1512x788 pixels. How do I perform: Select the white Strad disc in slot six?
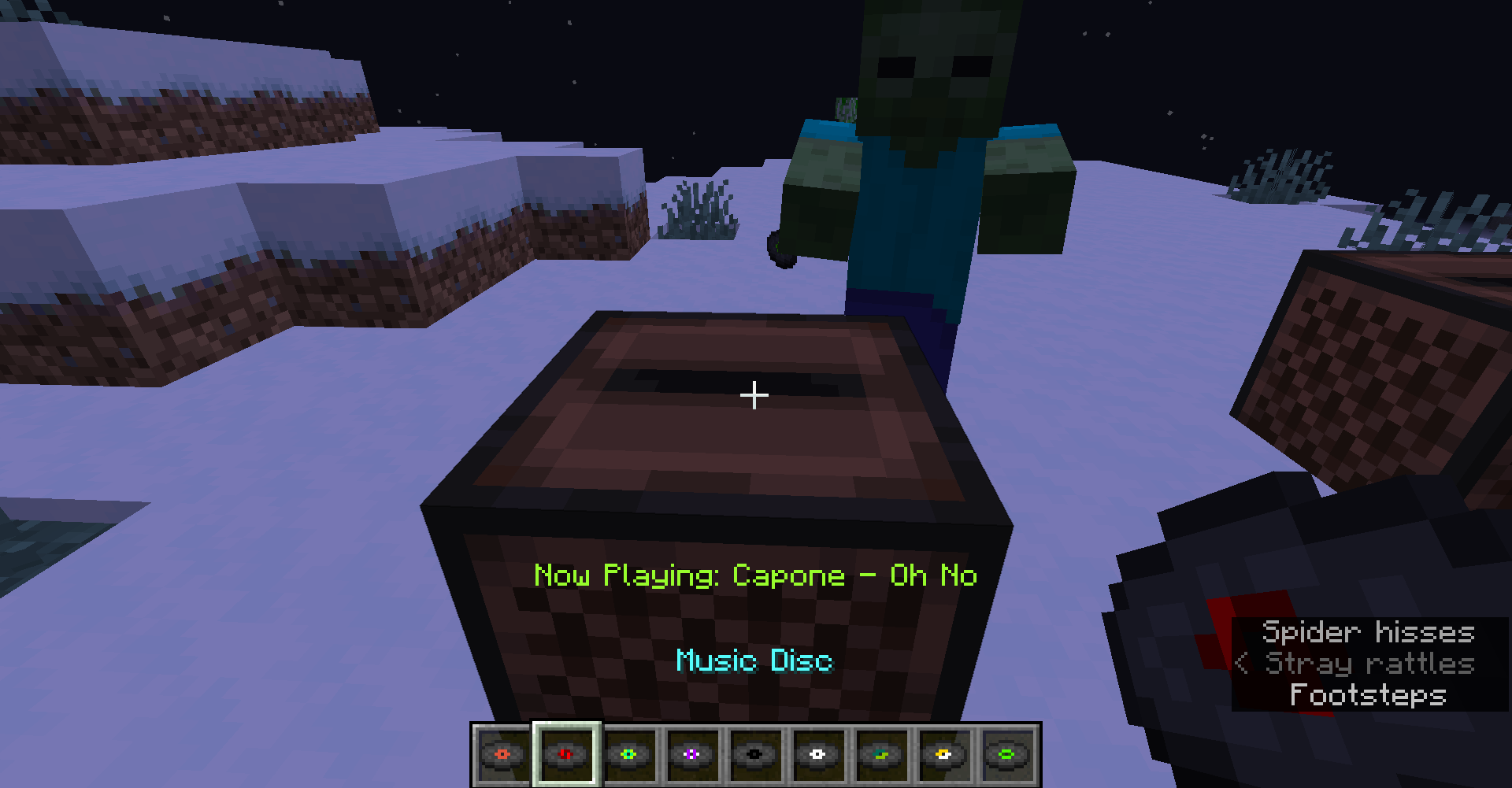pyautogui.click(x=817, y=753)
